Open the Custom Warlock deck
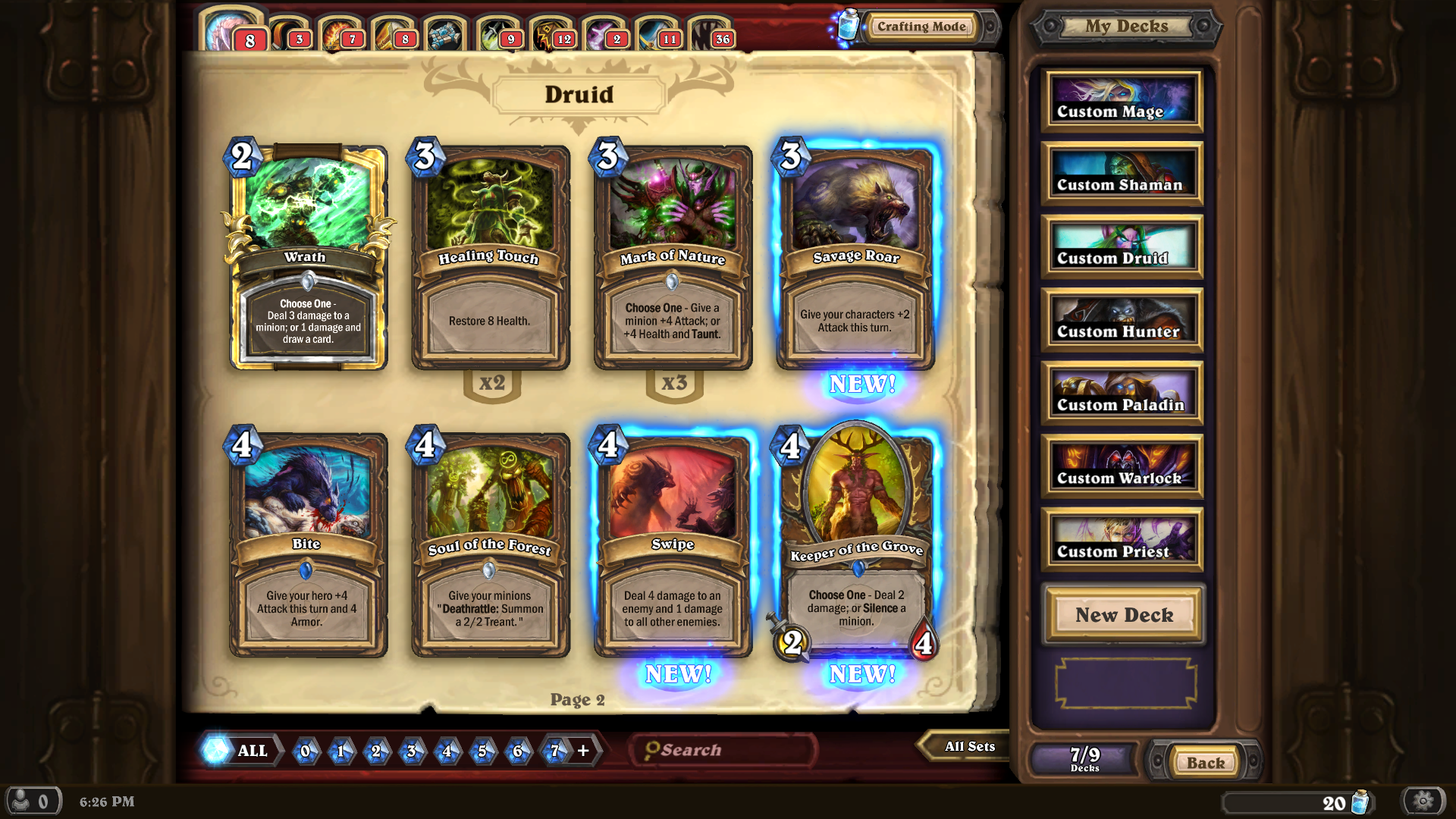 (x=1122, y=467)
